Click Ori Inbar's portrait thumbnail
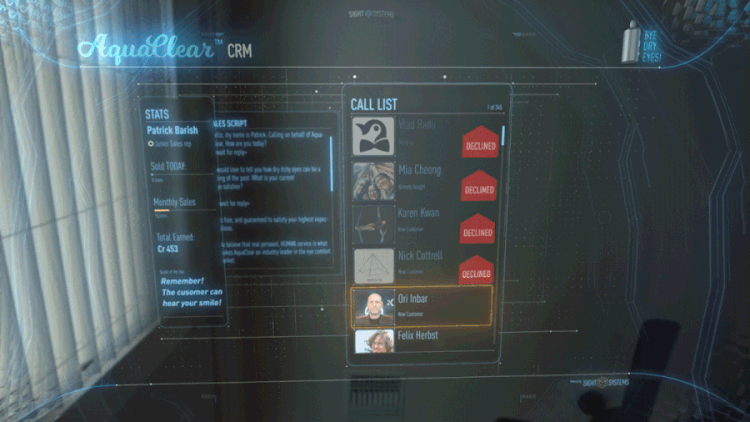Viewport: 750px width, 422px height. (374, 306)
